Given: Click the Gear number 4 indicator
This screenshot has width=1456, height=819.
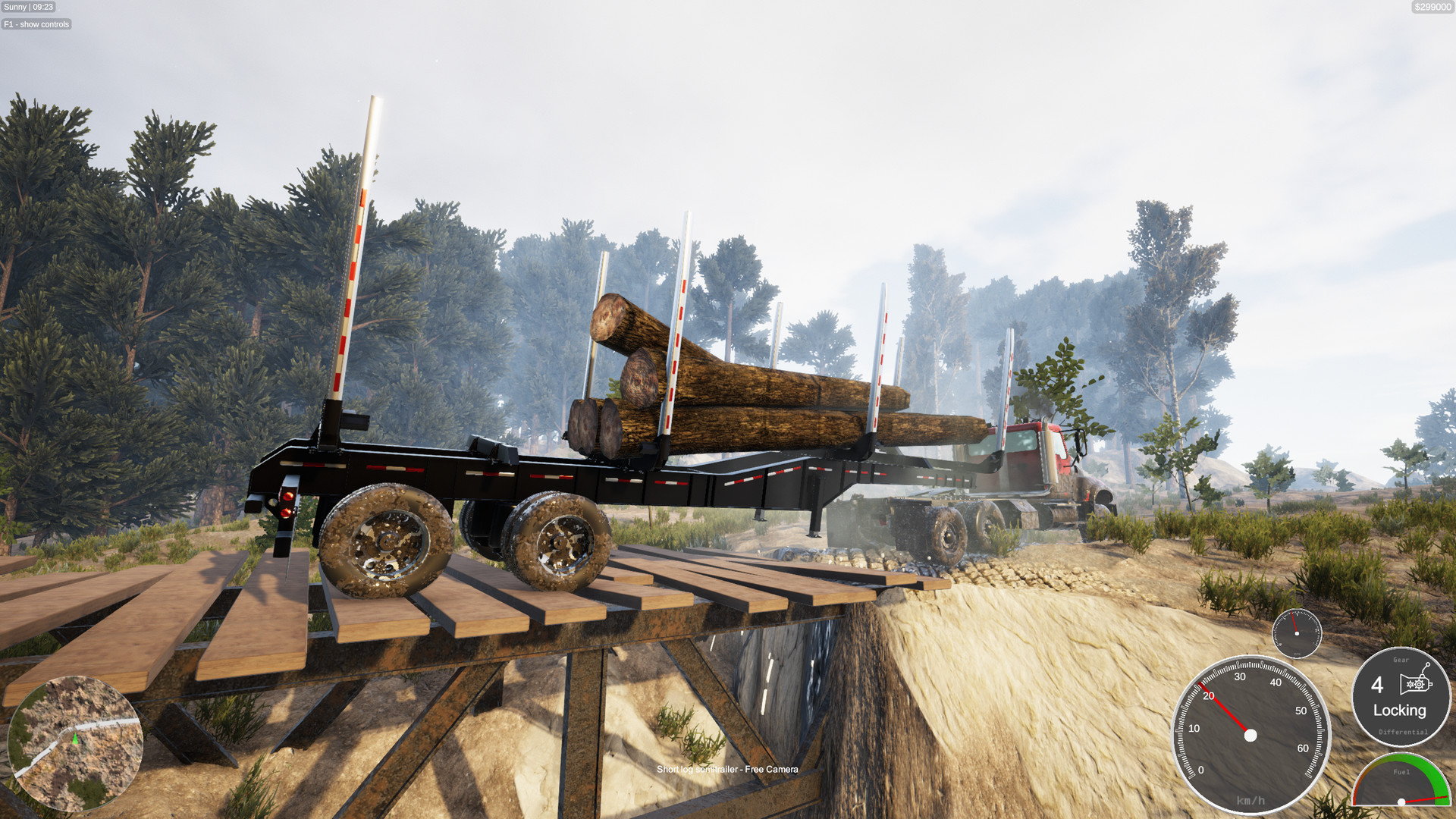Looking at the screenshot, I should (1379, 686).
